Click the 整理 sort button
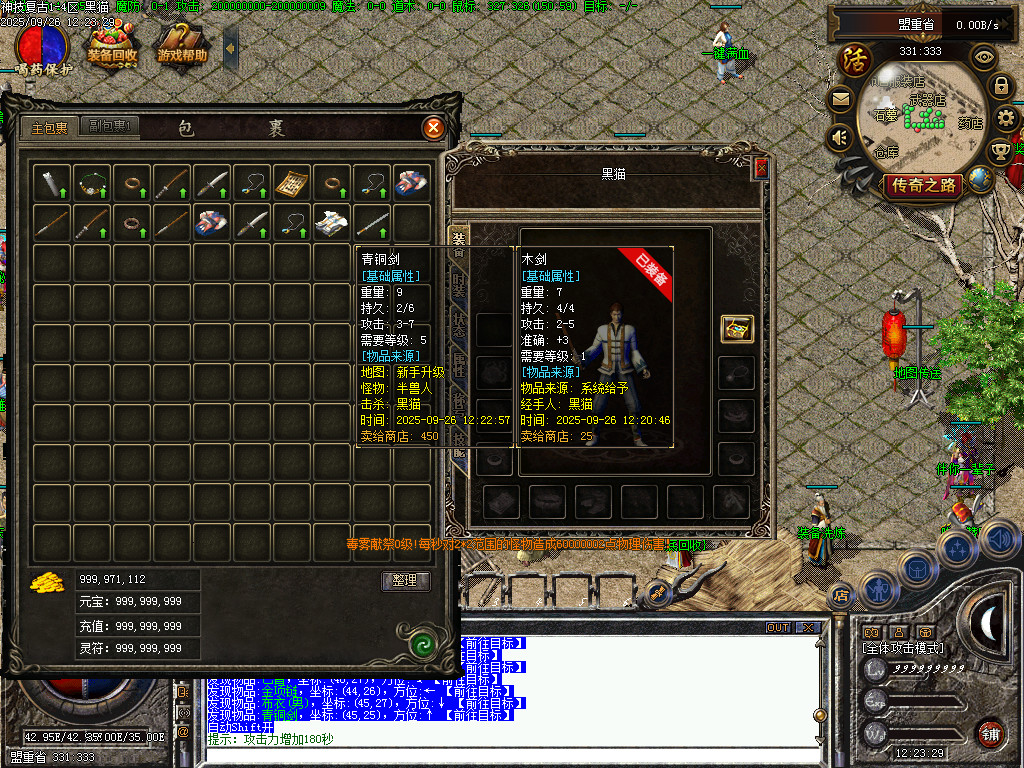1024x768 pixels. tap(405, 581)
